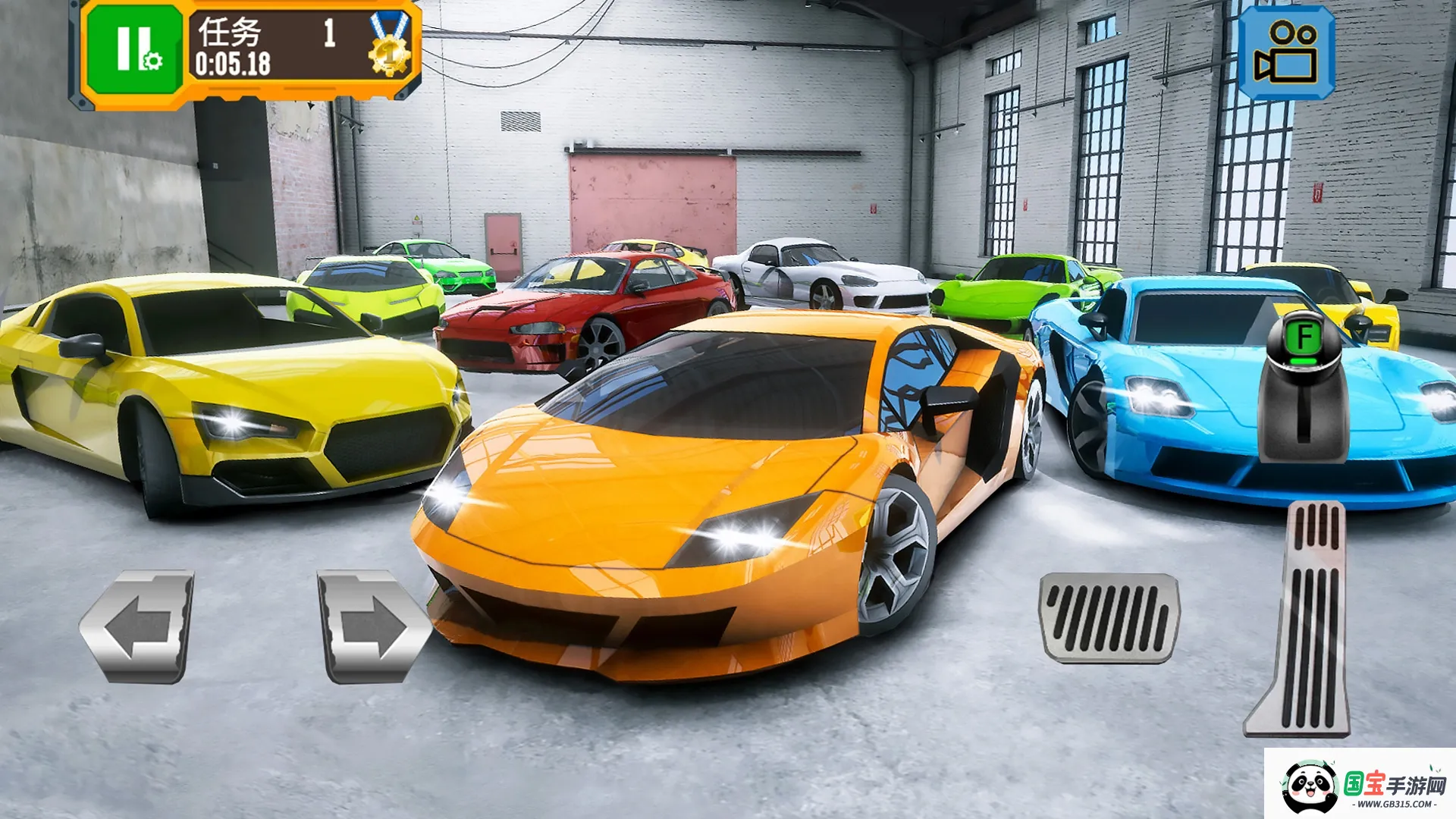Pause the game with the green button
The width and height of the screenshot is (1456, 819).
click(134, 50)
